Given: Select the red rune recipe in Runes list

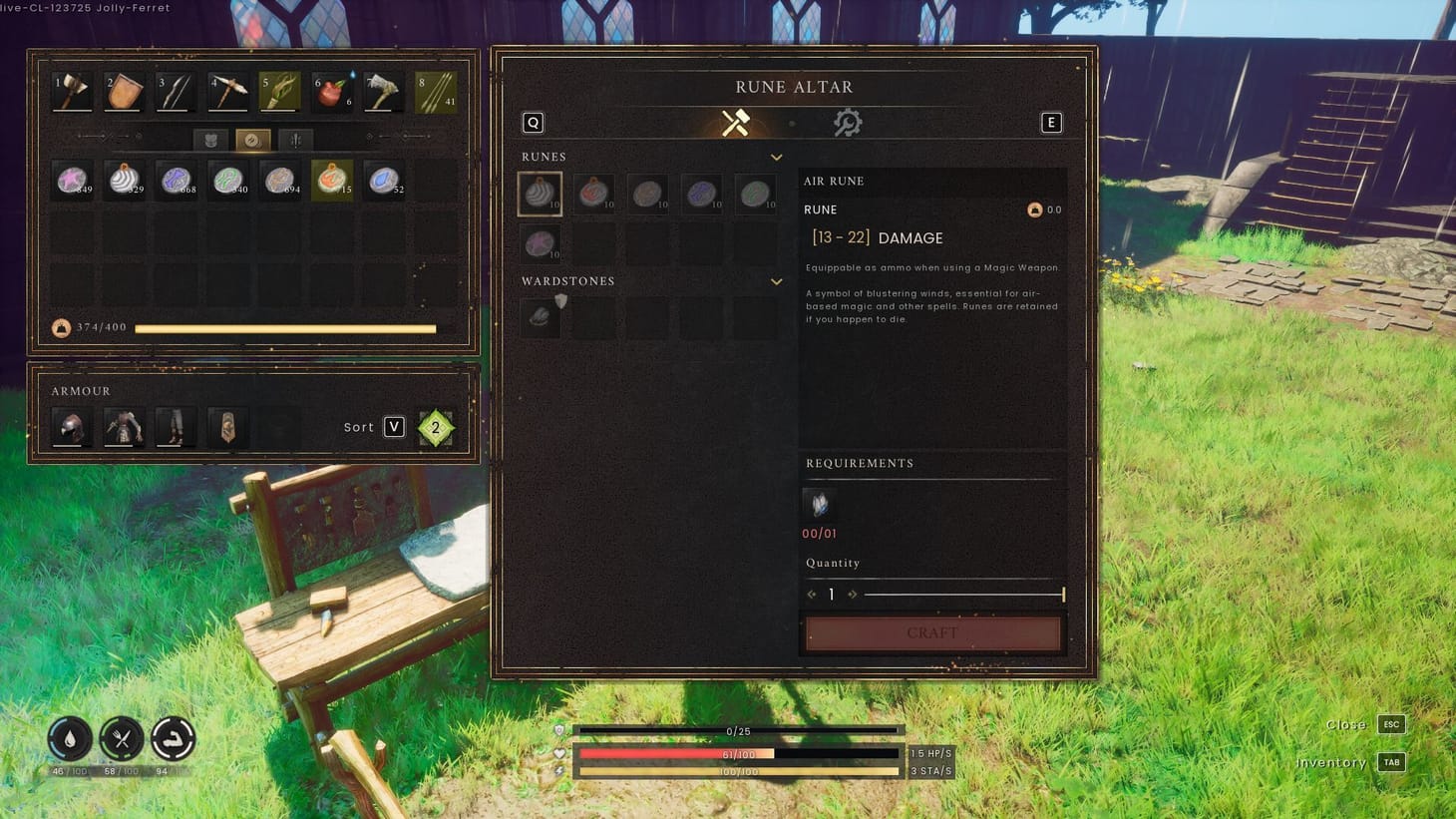Looking at the screenshot, I should pyautogui.click(x=593, y=193).
